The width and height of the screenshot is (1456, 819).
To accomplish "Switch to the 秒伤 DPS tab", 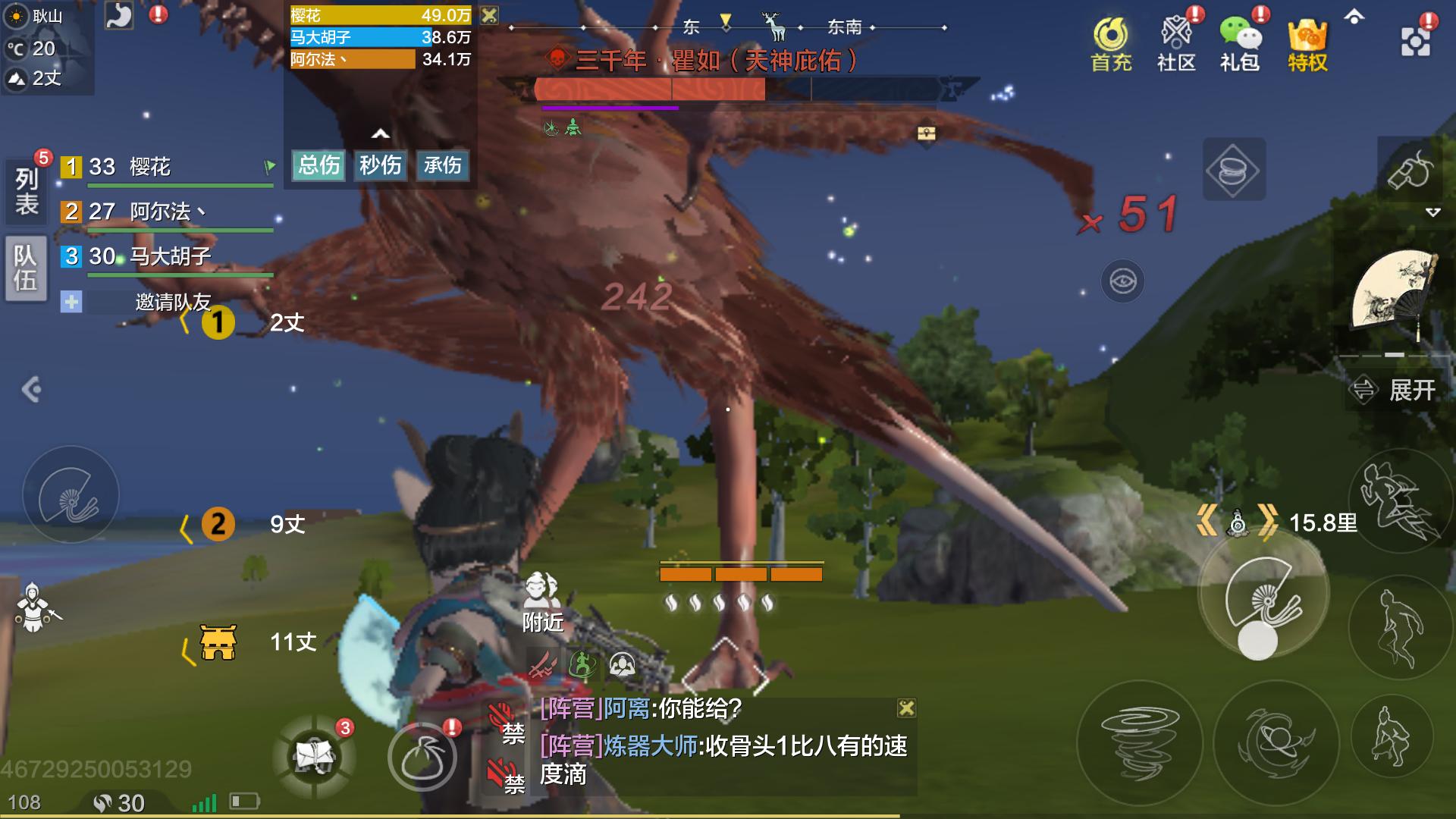I will (380, 165).
